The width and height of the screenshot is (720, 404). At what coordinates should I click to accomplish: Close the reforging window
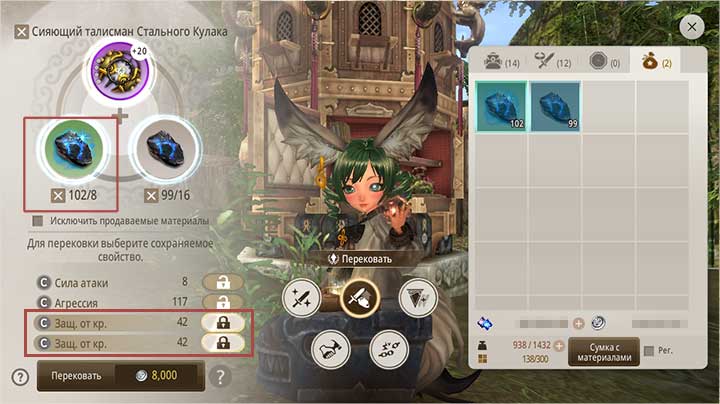click(691, 27)
